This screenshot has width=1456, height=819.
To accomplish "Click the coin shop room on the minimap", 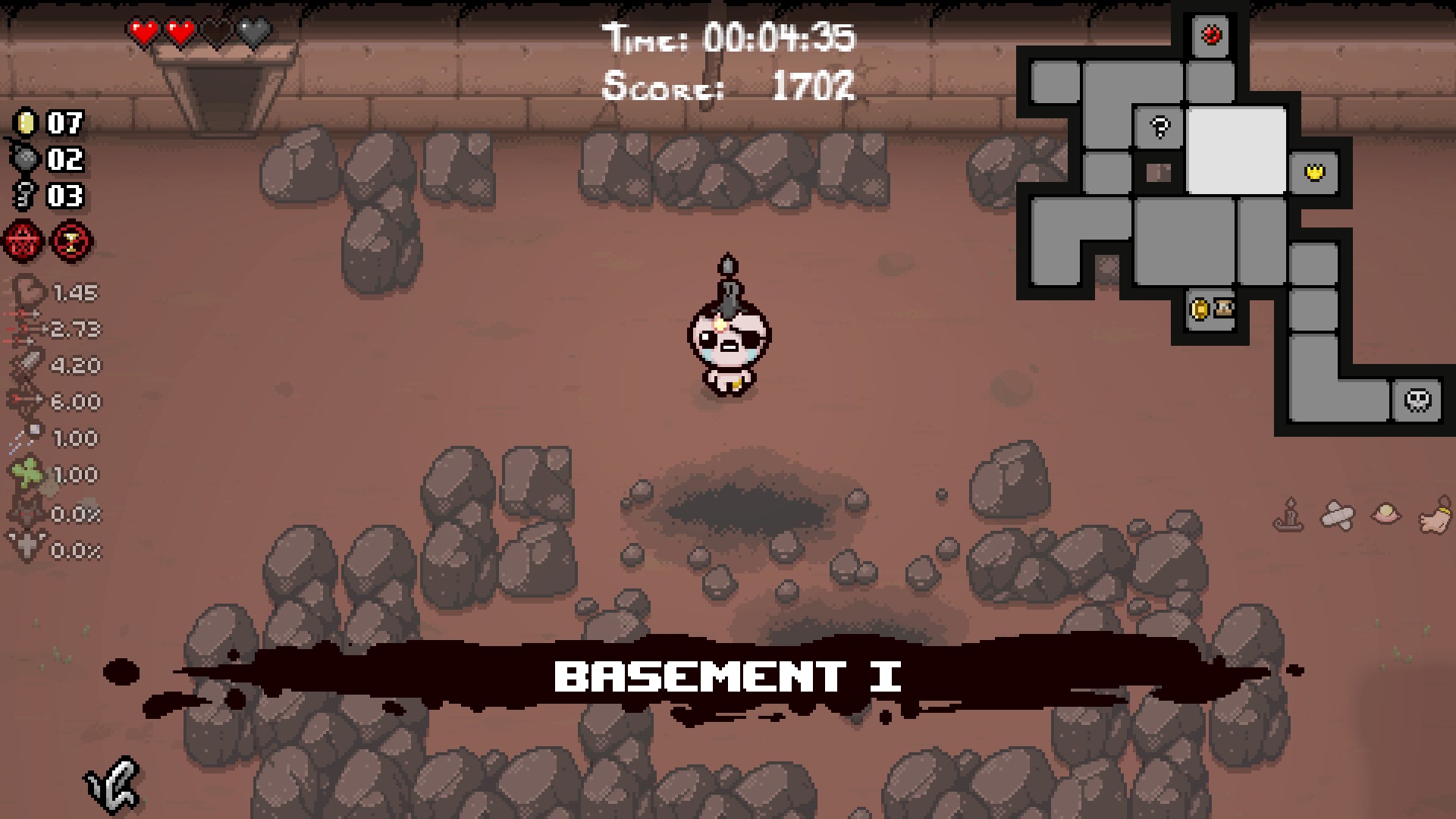I will [x=1210, y=309].
